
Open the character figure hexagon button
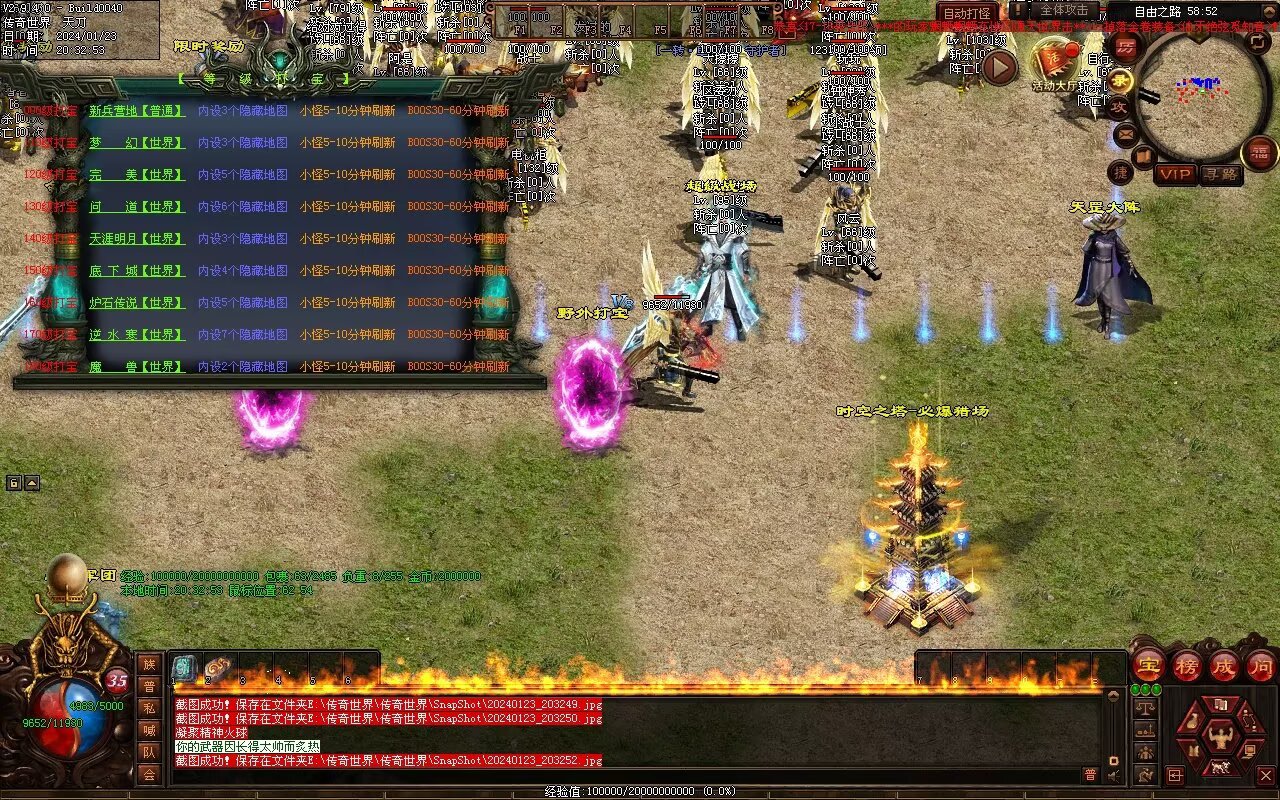click(x=1220, y=738)
